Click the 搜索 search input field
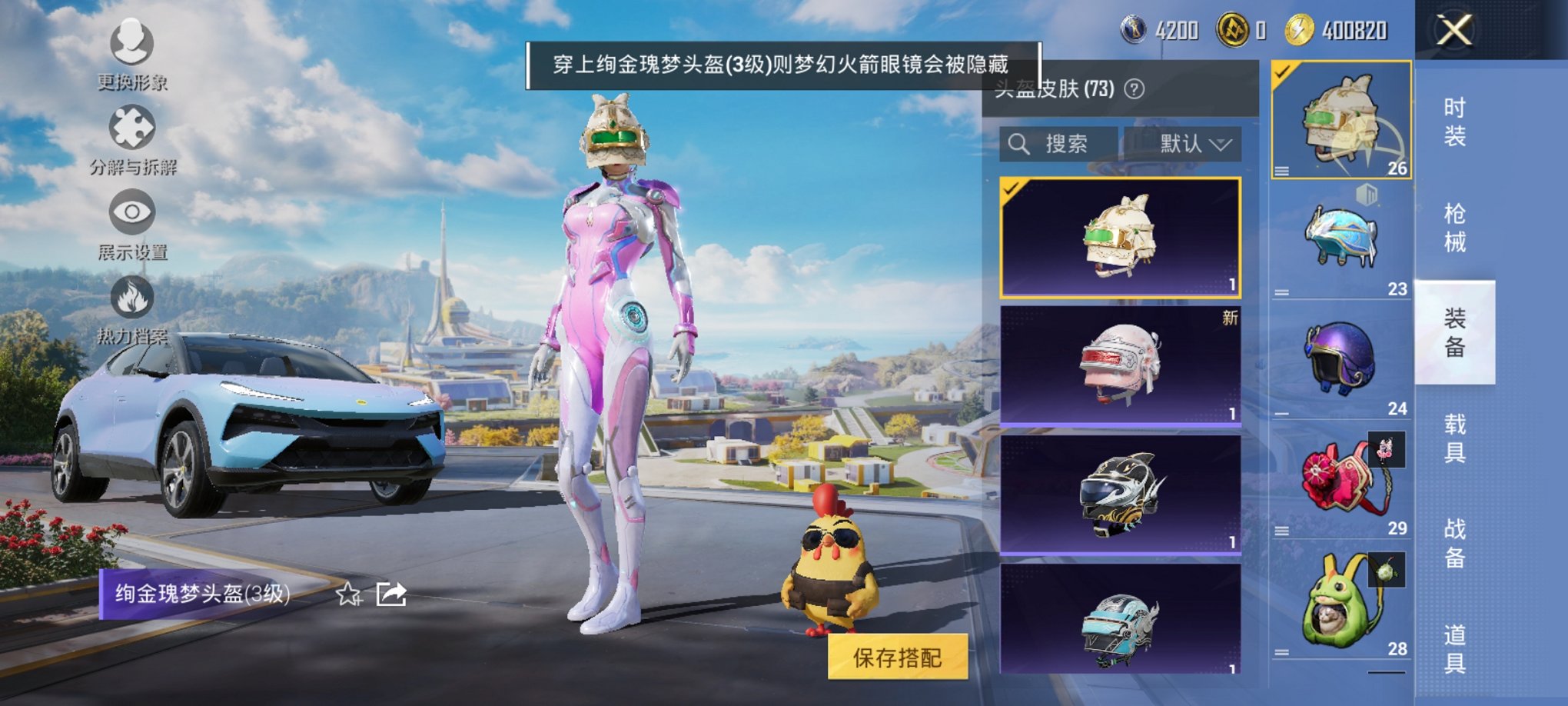Viewport: 1568px width, 706px height. pyautogui.click(x=1068, y=143)
